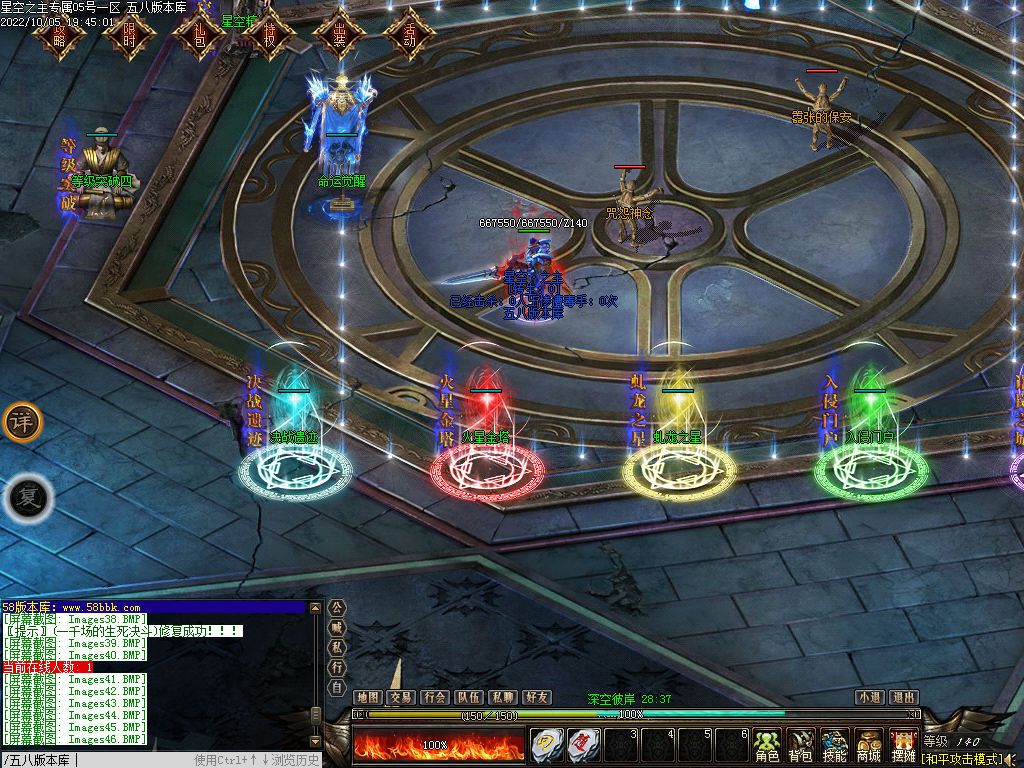Click the round 详 details button
This screenshot has width=1024, height=768.
[22, 423]
